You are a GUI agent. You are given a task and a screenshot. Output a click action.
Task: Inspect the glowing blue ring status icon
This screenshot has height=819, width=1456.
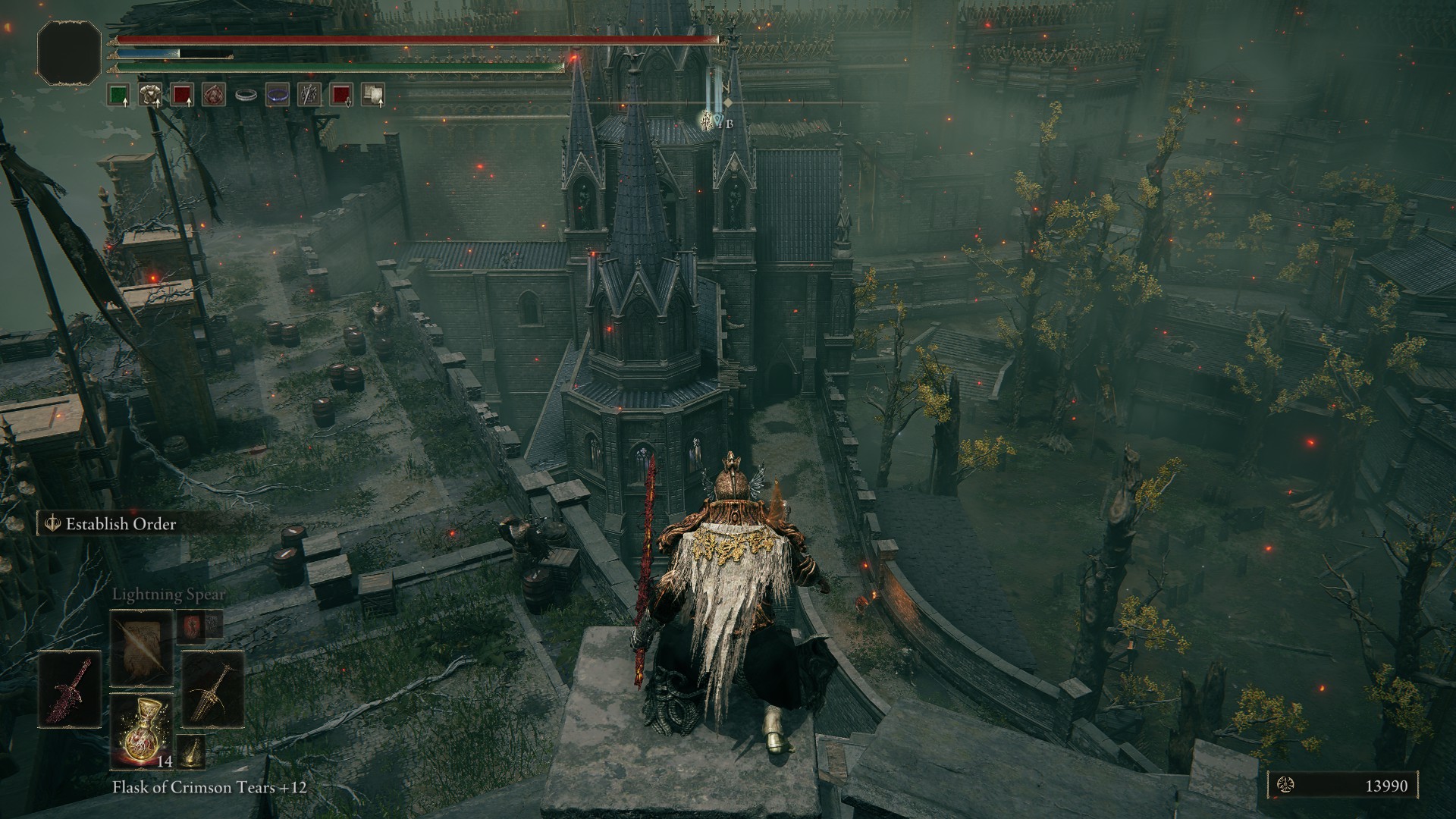(x=278, y=95)
